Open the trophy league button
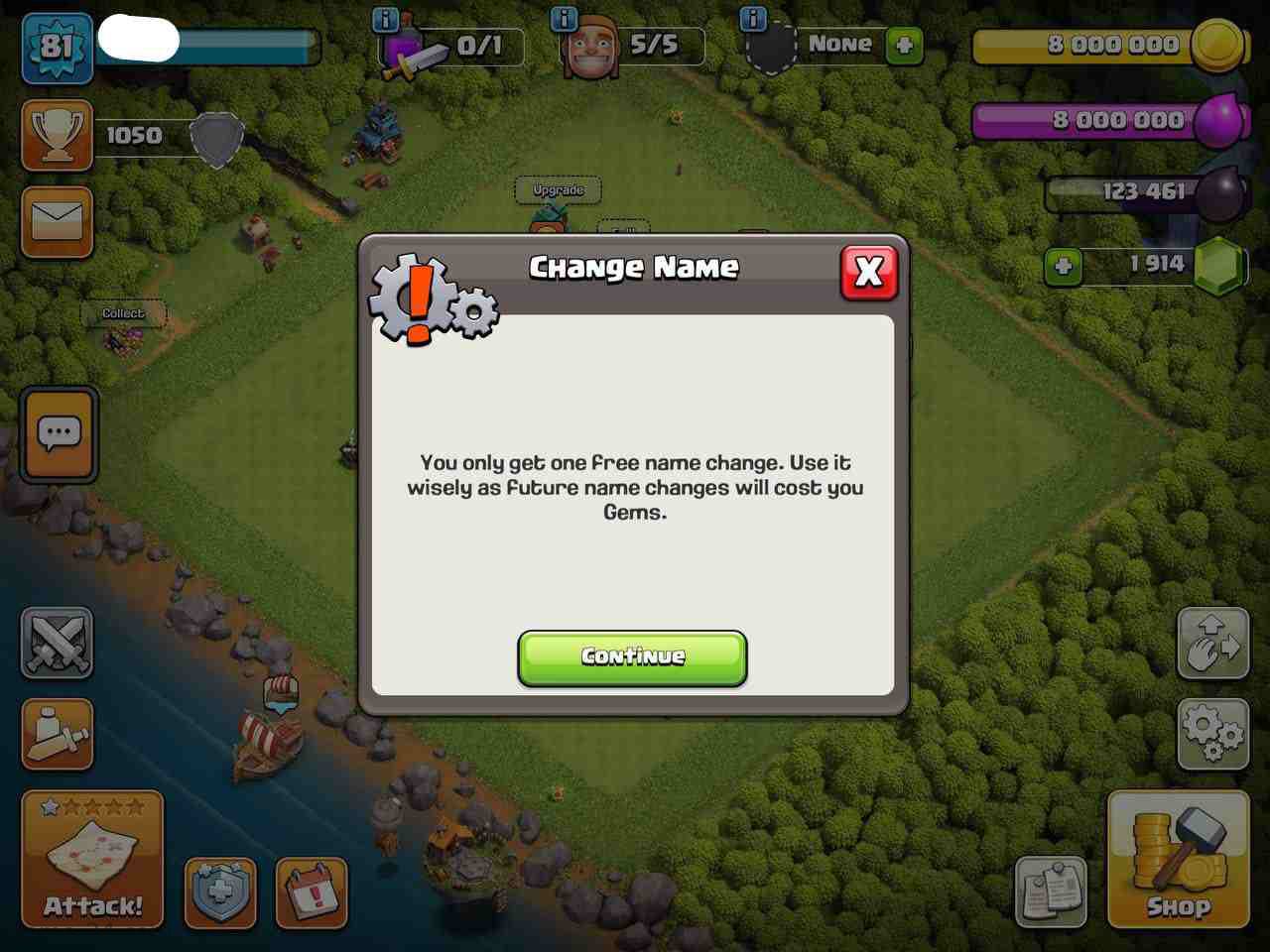Viewport: 1270px width, 952px height. (57, 136)
